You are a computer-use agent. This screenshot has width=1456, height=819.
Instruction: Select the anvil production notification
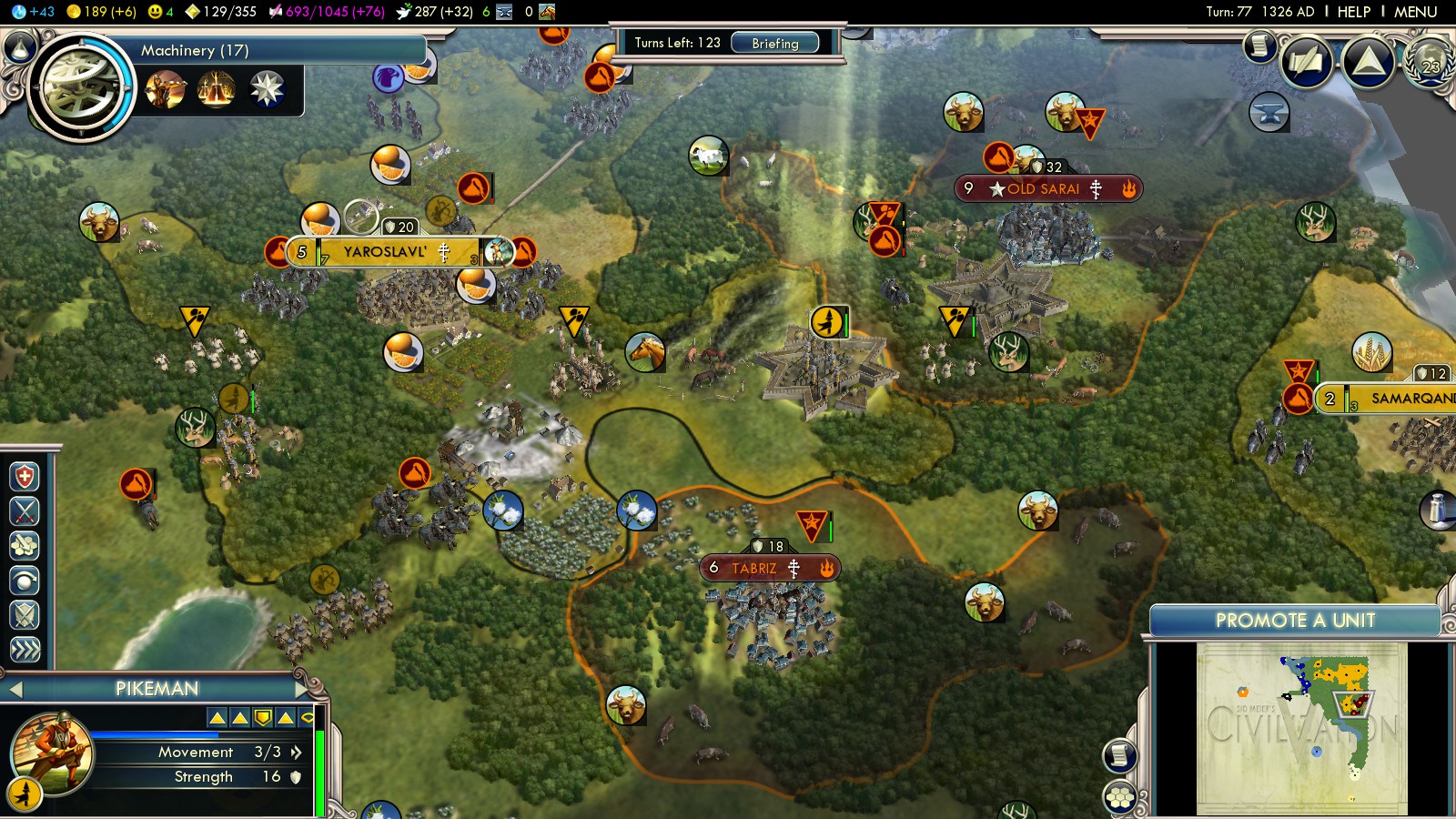tap(1269, 112)
